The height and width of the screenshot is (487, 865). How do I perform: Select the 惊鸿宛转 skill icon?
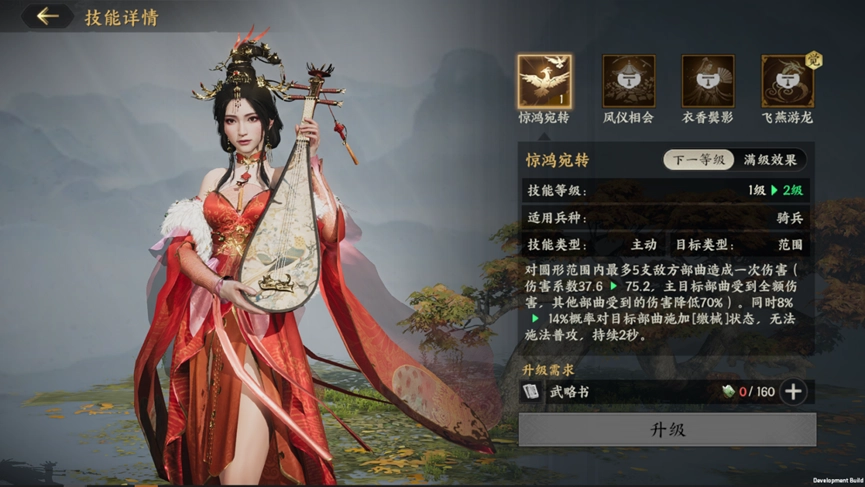click(545, 81)
